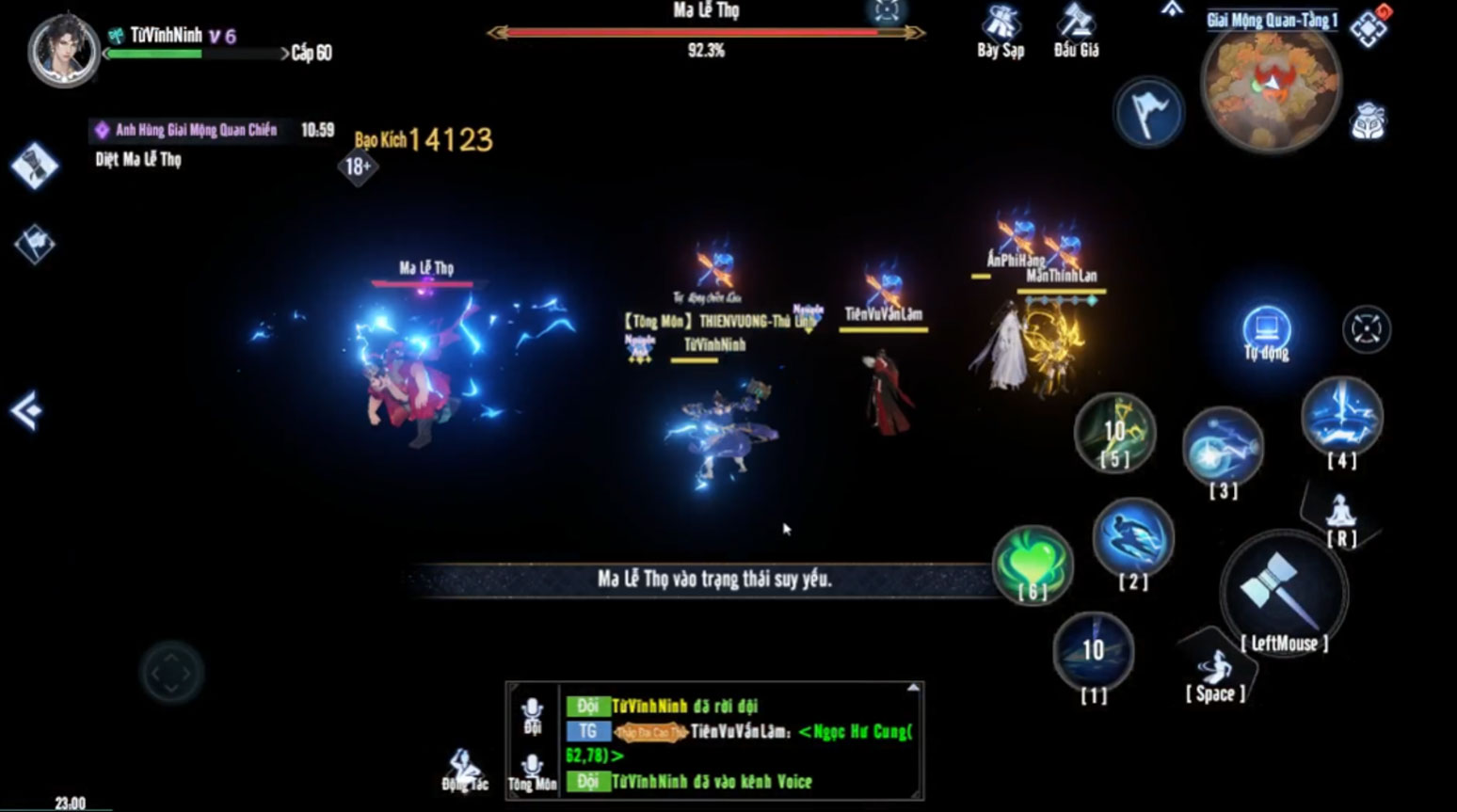Activate the dash skill labeled 2
Viewport: 1457px width, 812px height.
[x=1133, y=536]
